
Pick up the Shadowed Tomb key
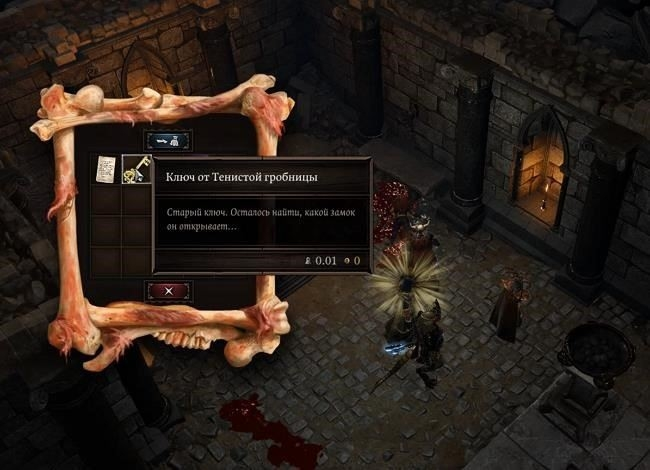point(136,171)
